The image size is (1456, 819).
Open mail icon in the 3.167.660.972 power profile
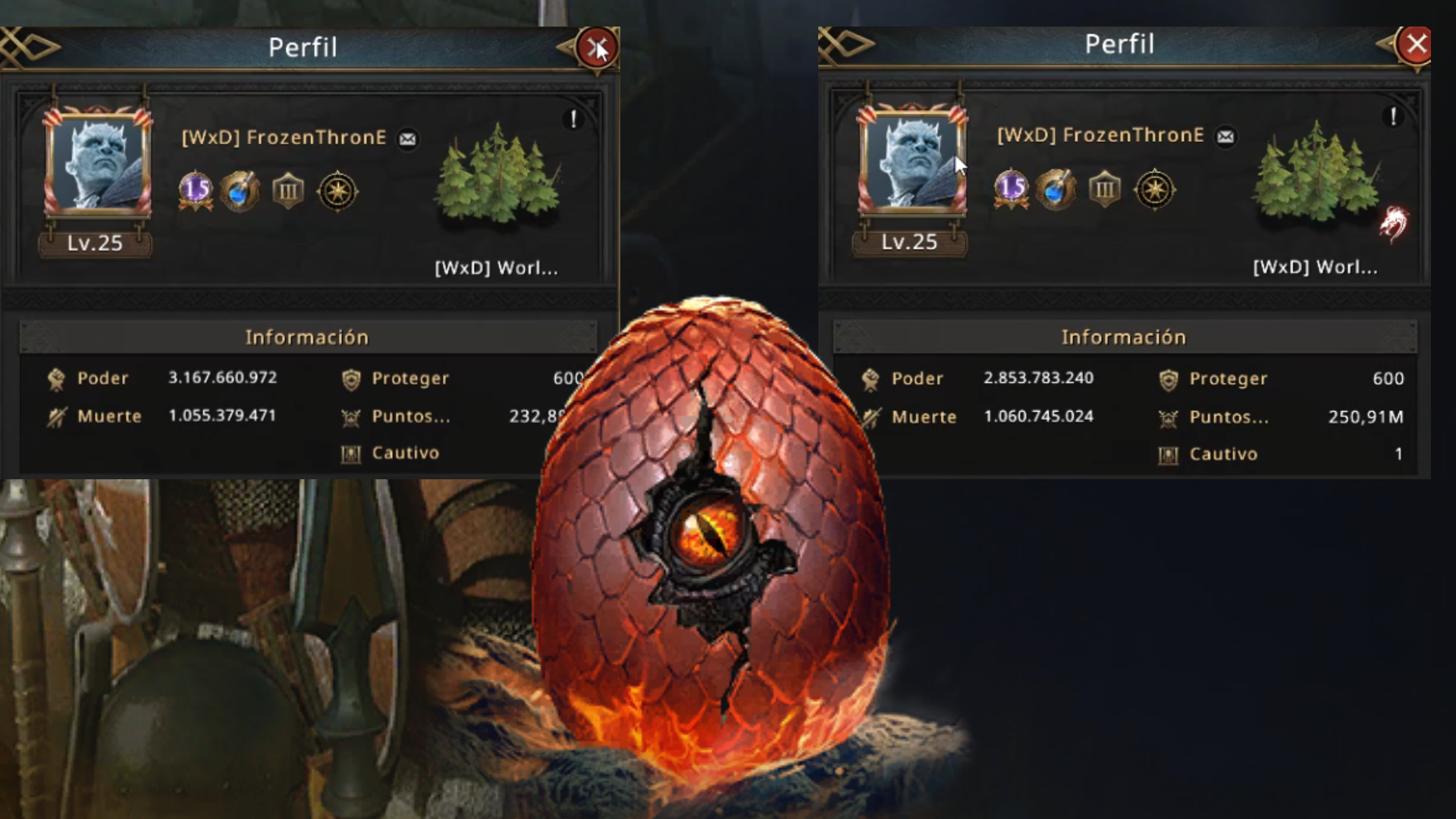[408, 139]
